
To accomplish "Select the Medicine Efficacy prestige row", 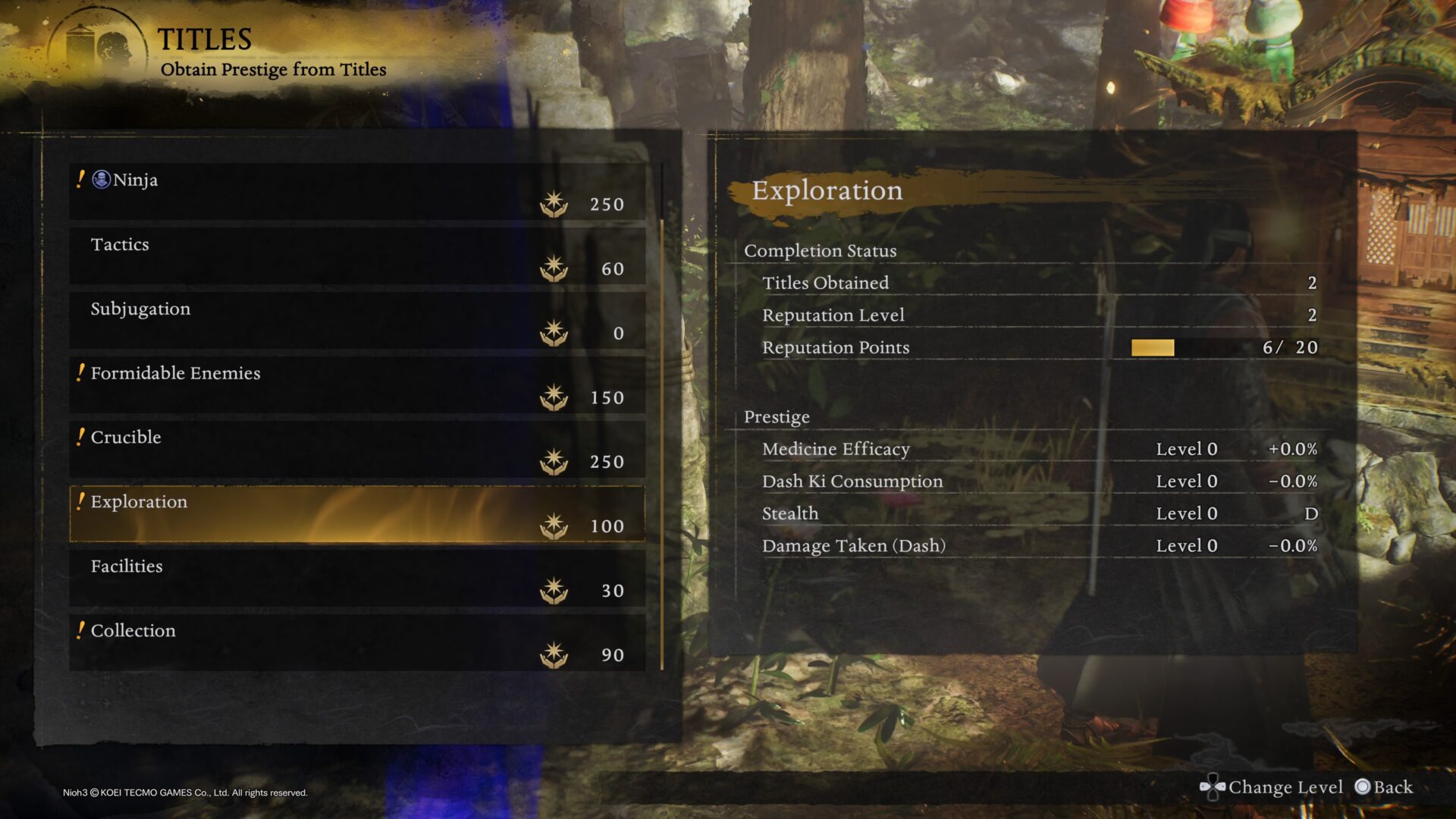I will pyautogui.click(x=1039, y=449).
